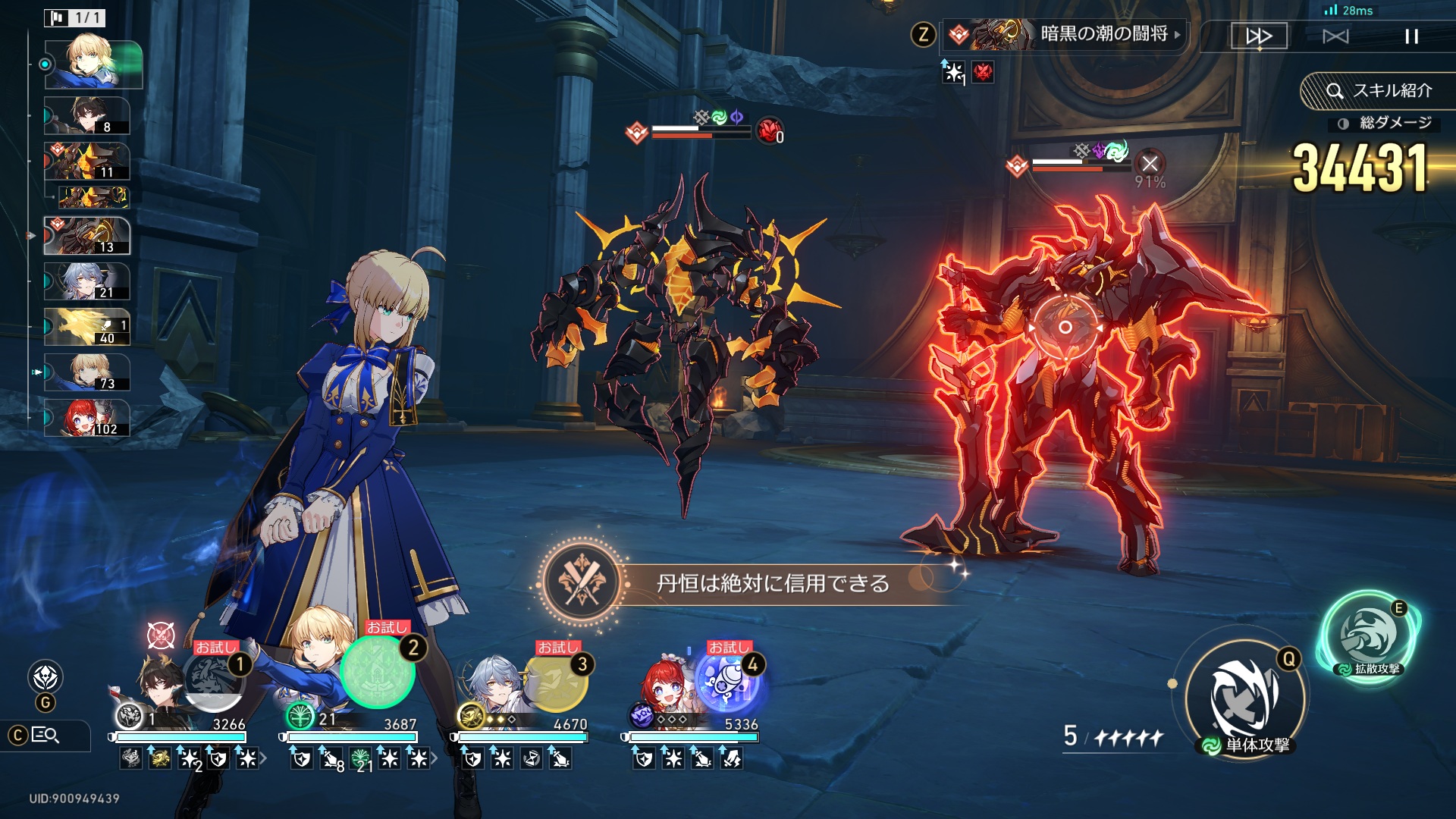Target the red-highlighted enemy's lock-on reticle
Image resolution: width=1456 pixels, height=819 pixels.
(x=1065, y=327)
